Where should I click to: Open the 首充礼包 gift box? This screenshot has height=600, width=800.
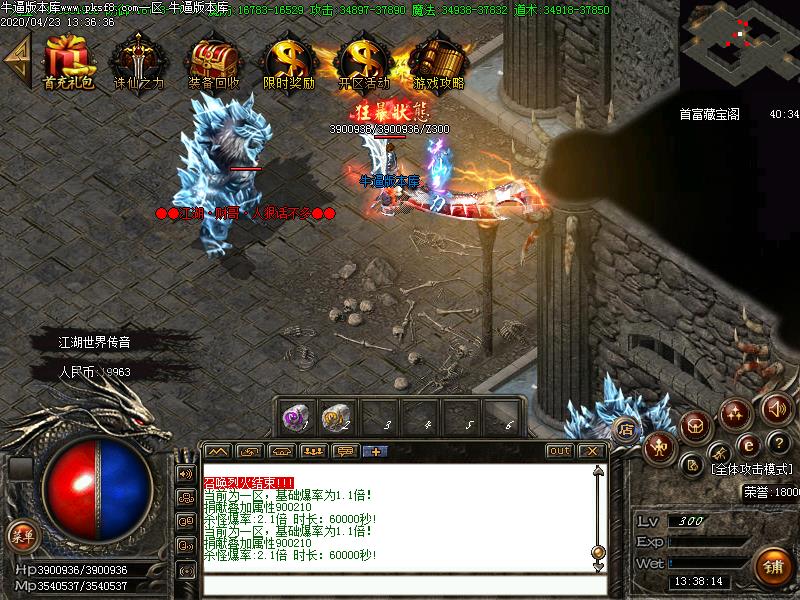(68, 58)
